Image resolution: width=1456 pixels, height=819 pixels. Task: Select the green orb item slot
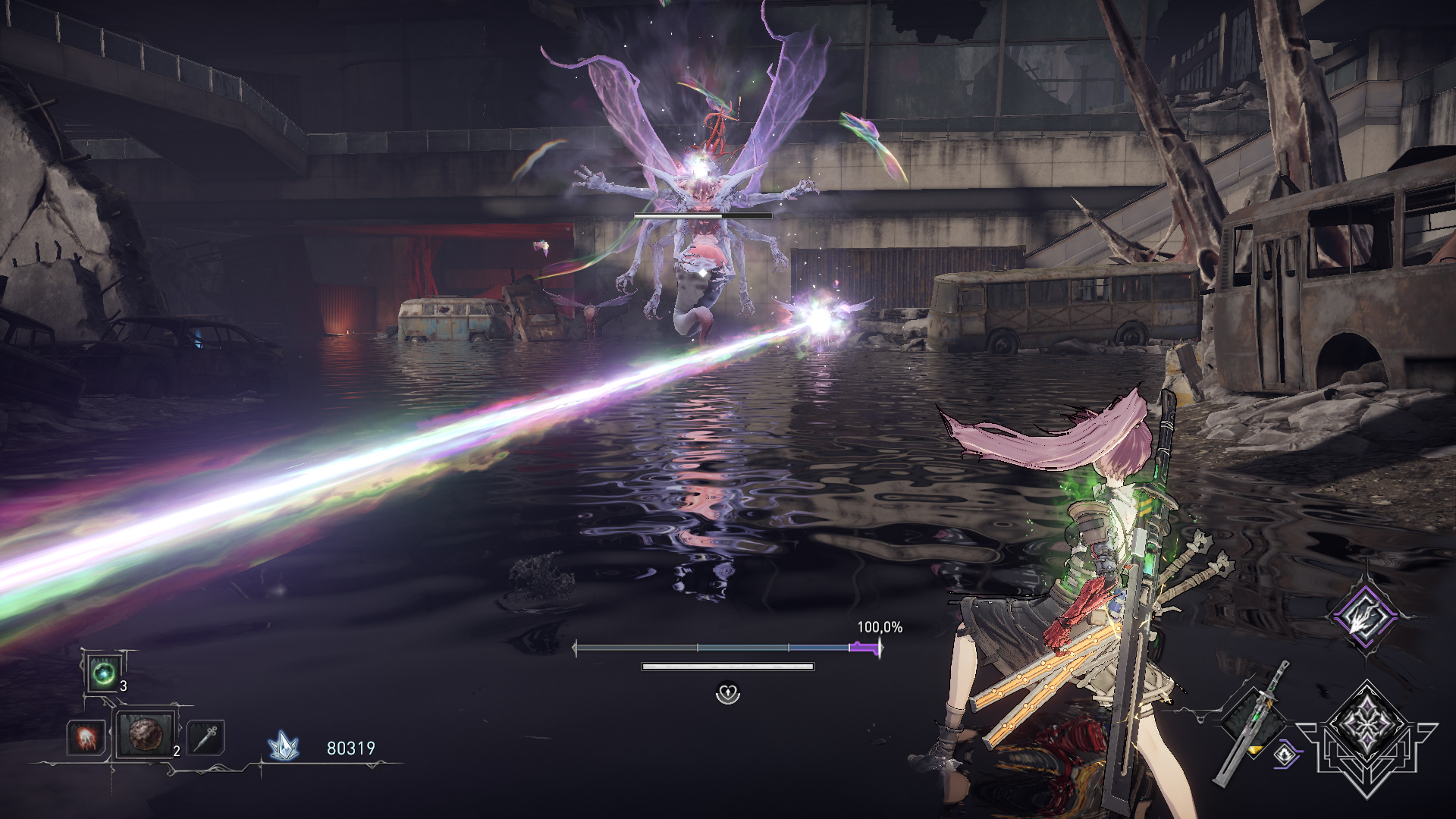103,673
